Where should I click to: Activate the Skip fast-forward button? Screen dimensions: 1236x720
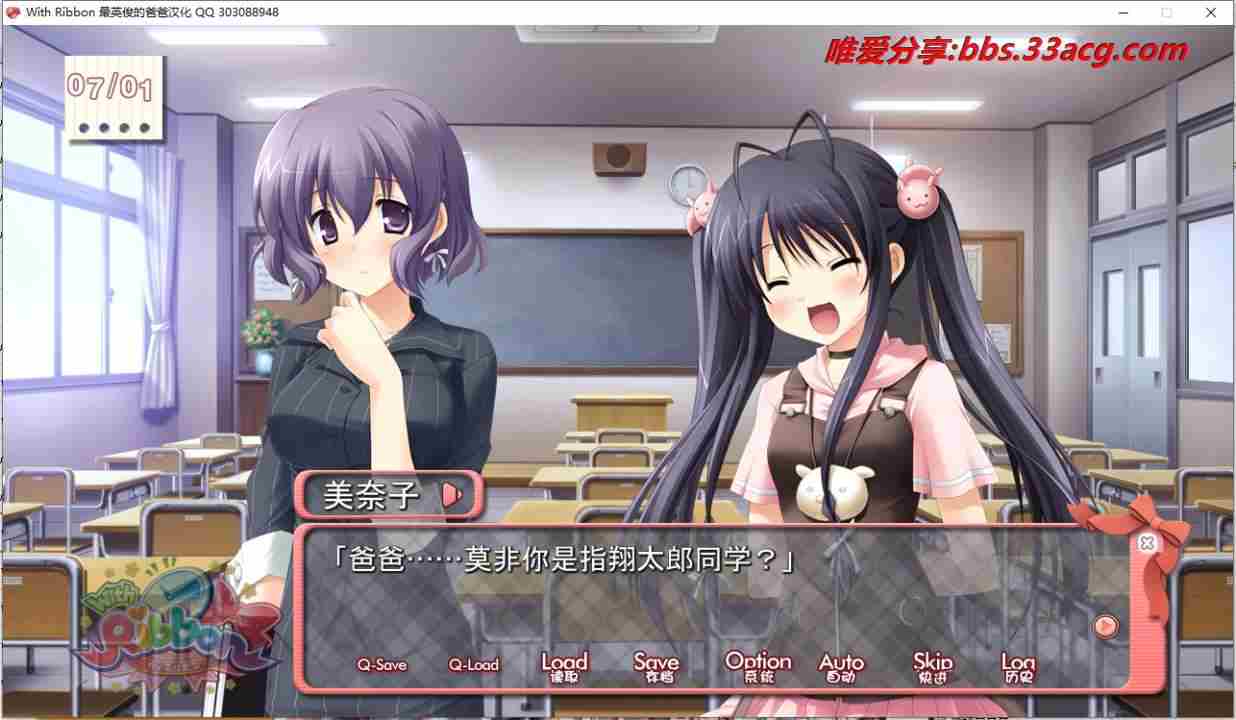pyautogui.click(x=933, y=666)
